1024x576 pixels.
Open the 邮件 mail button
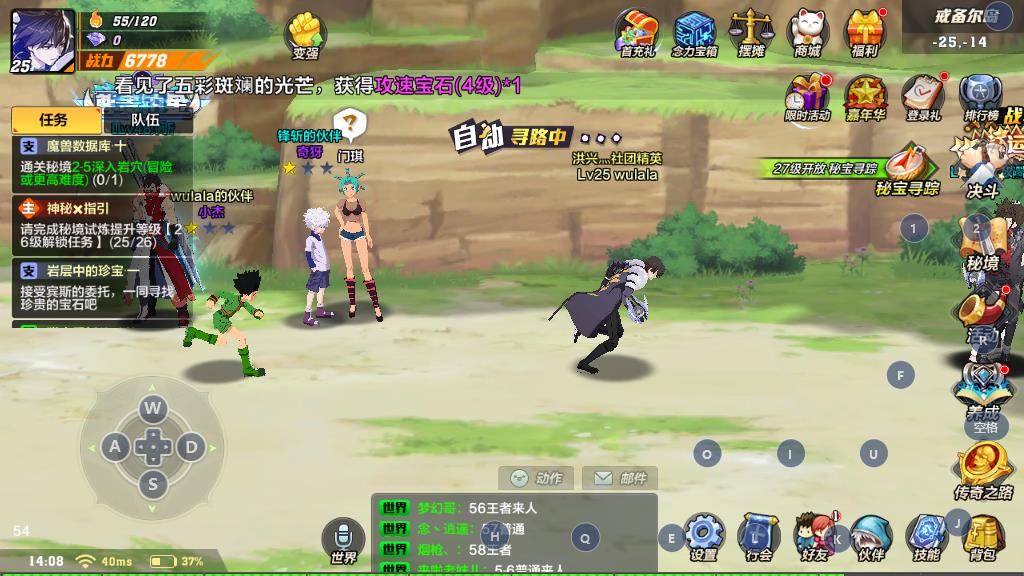(619, 478)
